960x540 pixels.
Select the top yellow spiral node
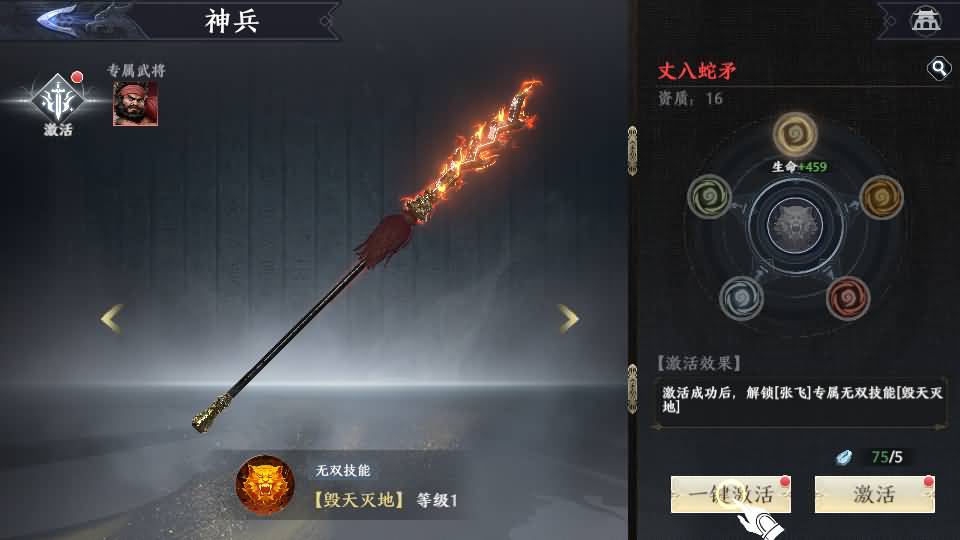coord(796,135)
